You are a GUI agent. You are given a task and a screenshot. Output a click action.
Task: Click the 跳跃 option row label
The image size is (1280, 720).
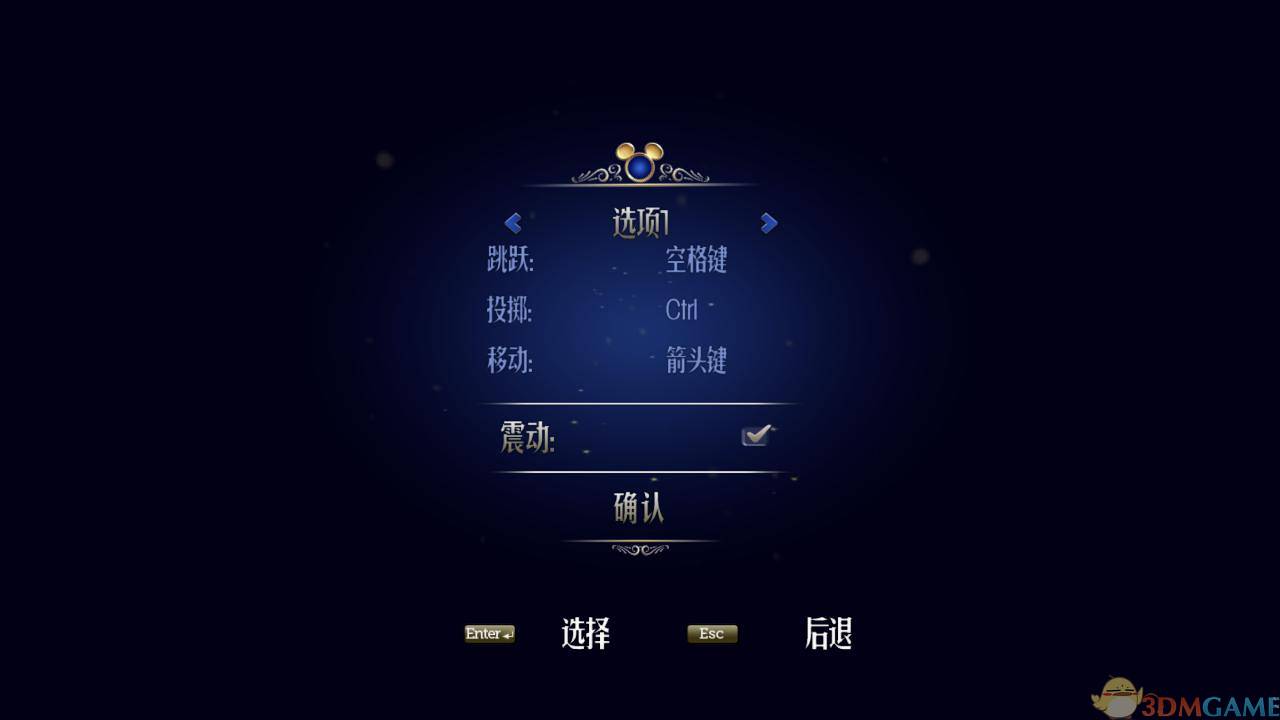511,261
